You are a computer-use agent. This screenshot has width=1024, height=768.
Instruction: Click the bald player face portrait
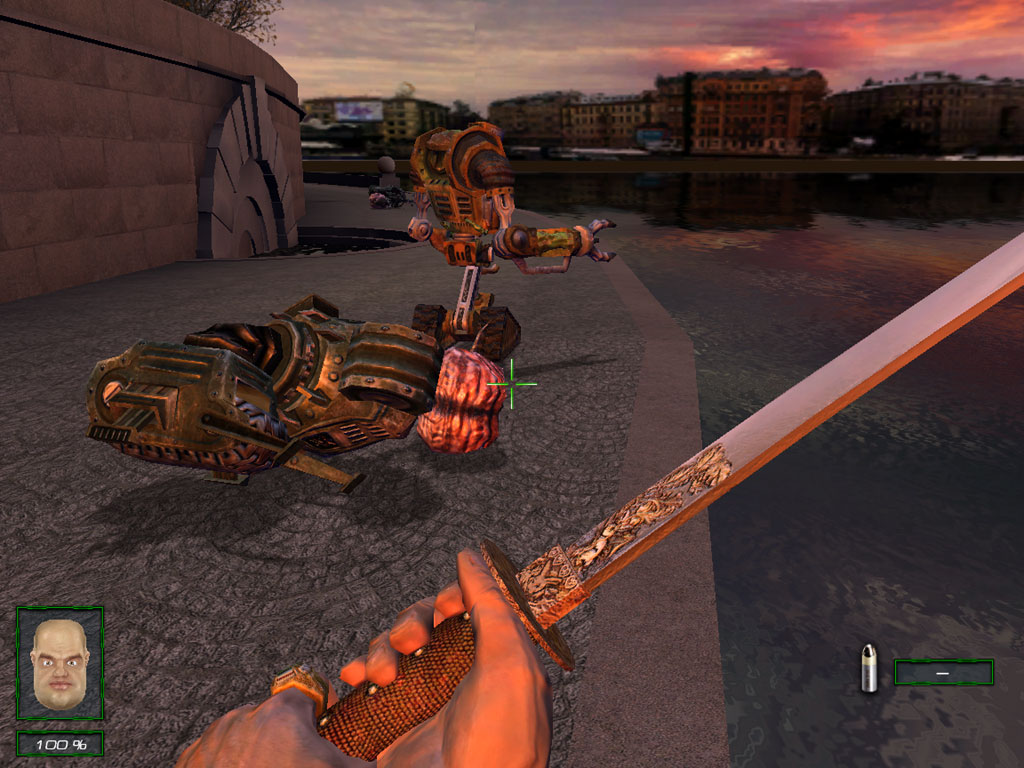60,663
